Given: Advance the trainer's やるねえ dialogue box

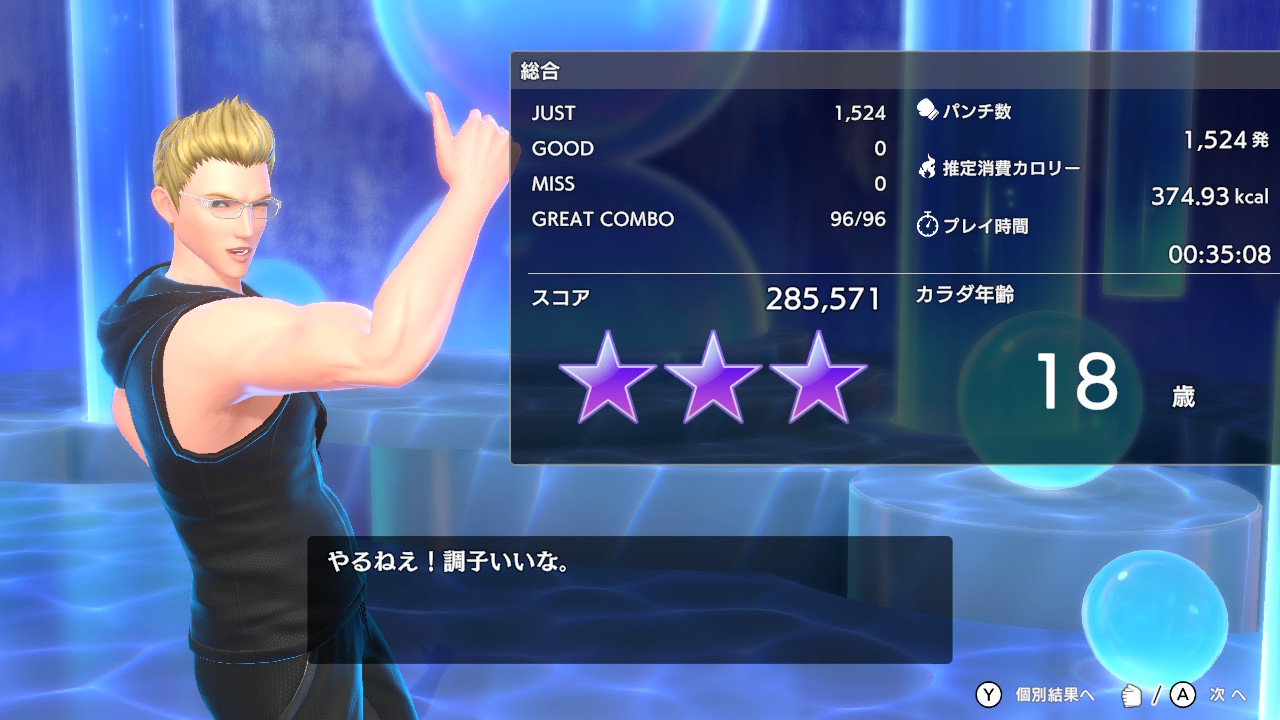Looking at the screenshot, I should click(629, 599).
